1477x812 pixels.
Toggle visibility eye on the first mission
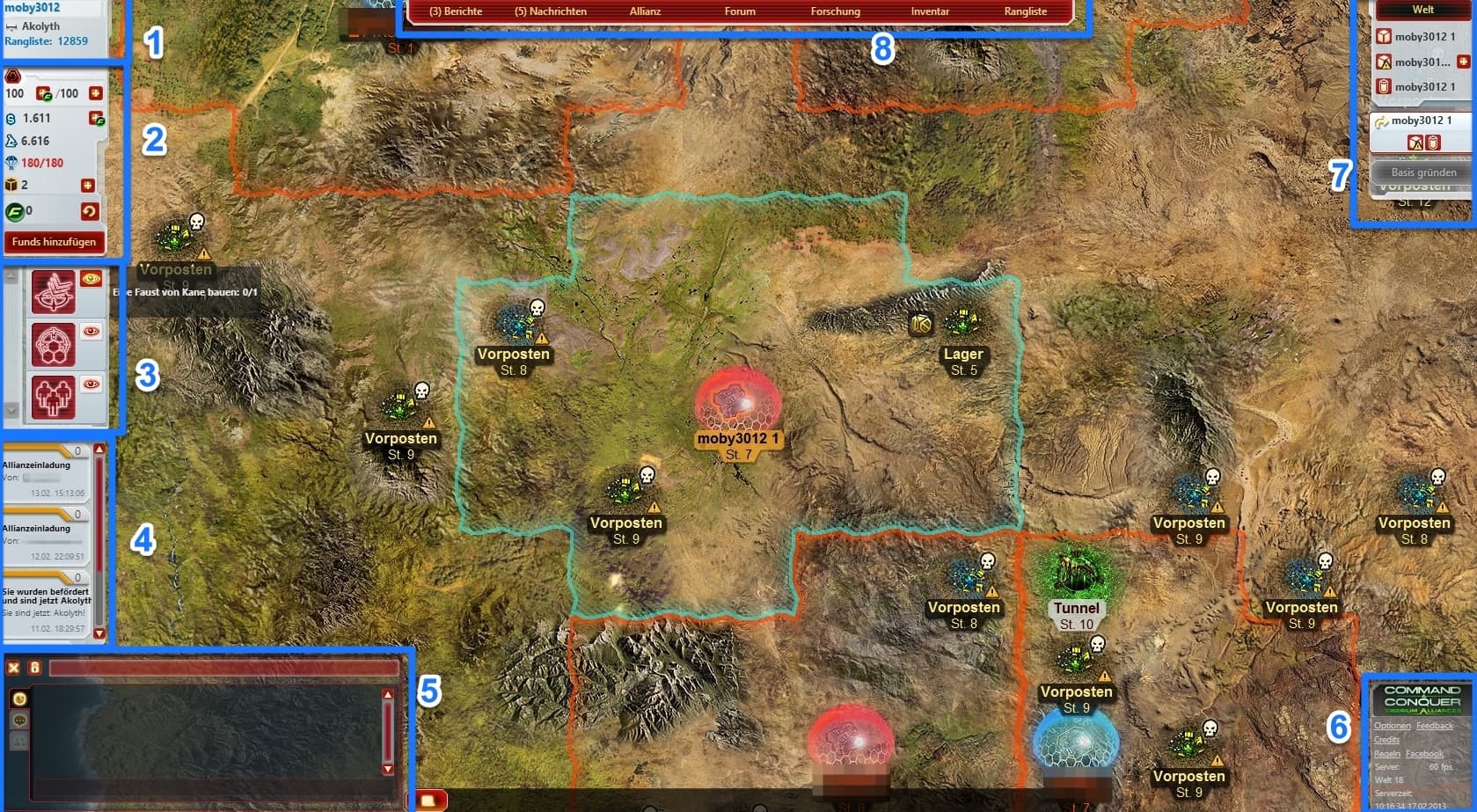click(91, 279)
